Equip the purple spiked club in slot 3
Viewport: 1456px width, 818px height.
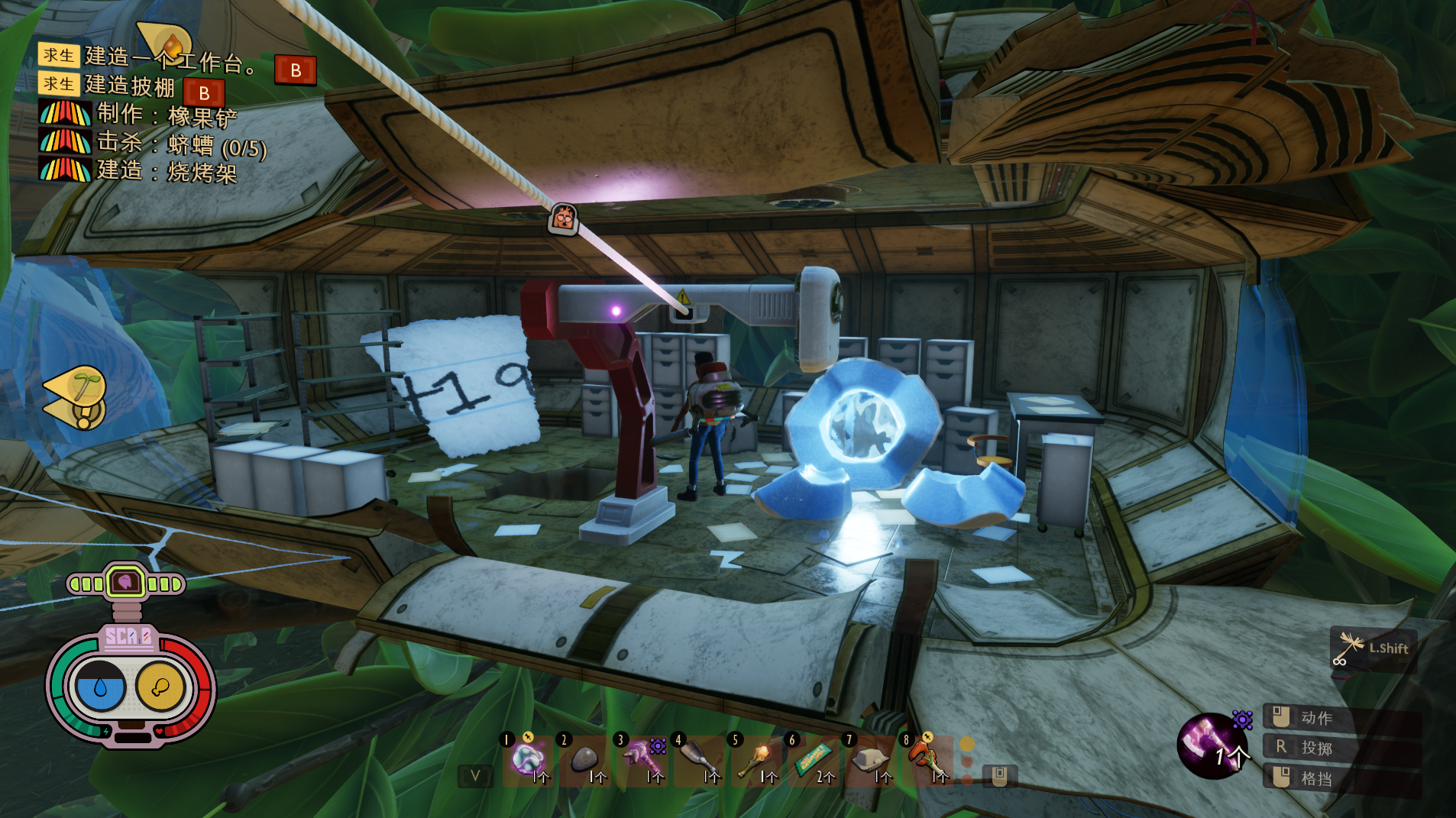[x=640, y=759]
